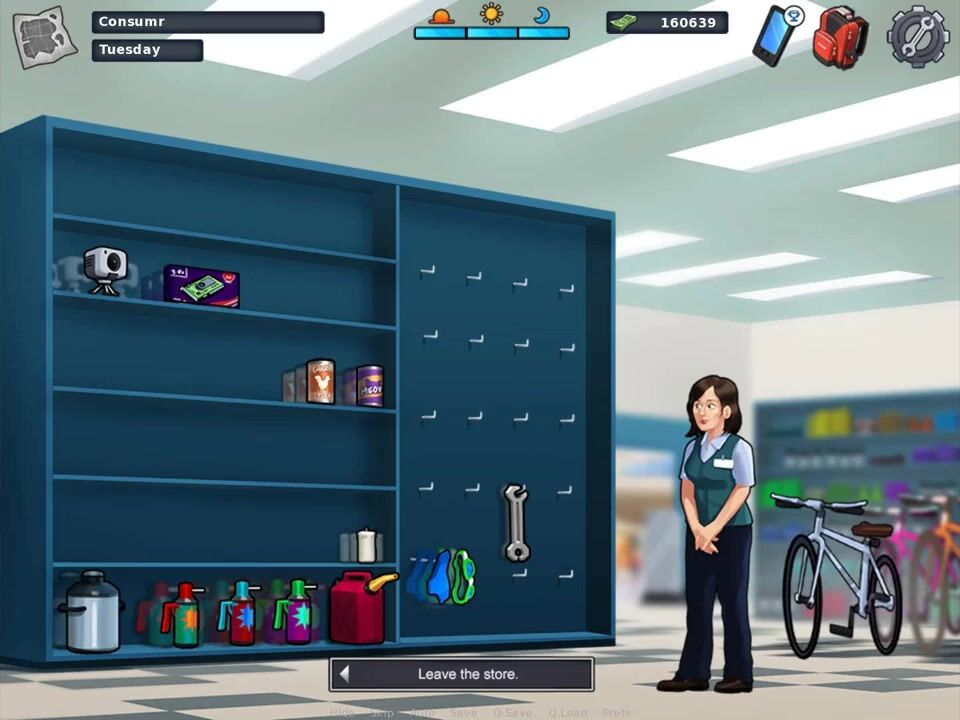Open the gear-and-wrench settings menu
The height and width of the screenshot is (720, 960).
tap(917, 36)
